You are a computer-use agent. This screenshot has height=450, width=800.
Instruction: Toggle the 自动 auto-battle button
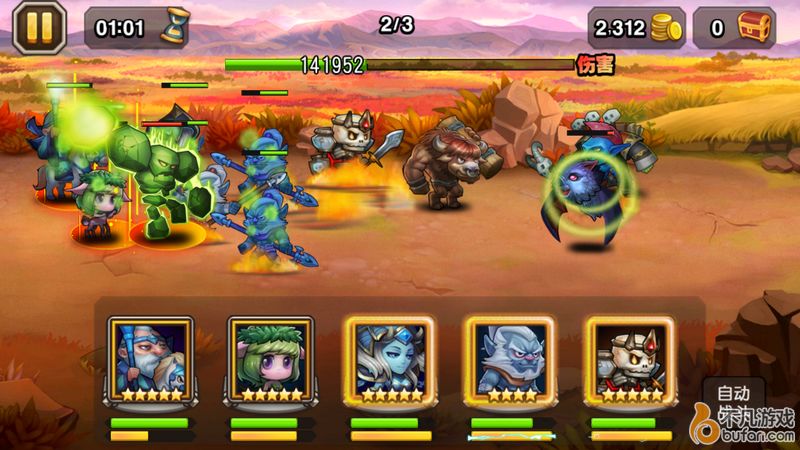tap(734, 393)
